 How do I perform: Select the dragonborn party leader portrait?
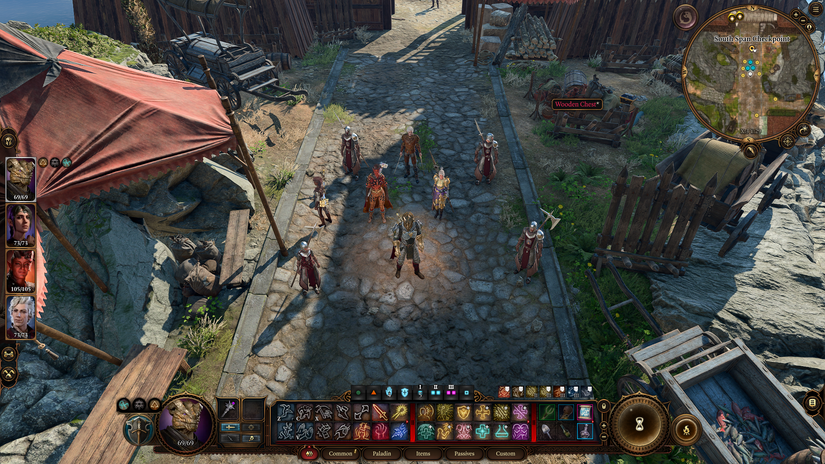coord(20,178)
